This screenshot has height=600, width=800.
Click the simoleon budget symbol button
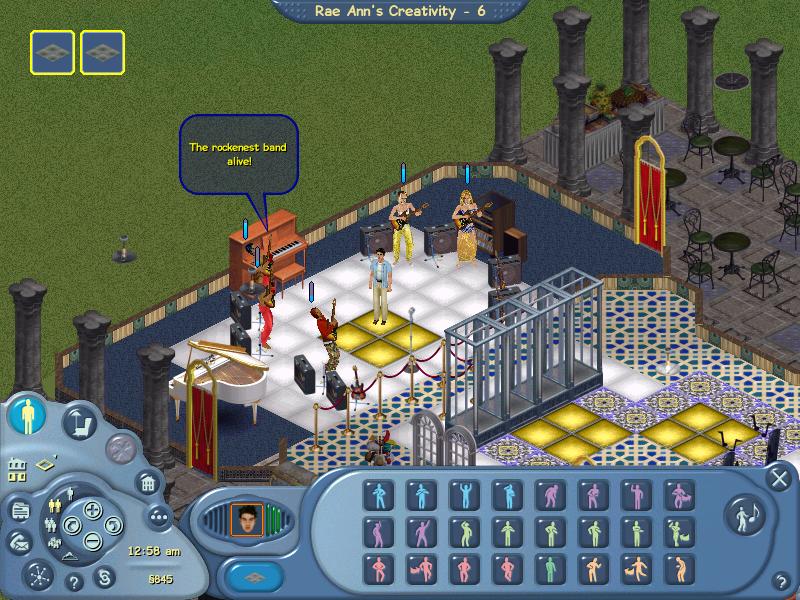click(103, 577)
